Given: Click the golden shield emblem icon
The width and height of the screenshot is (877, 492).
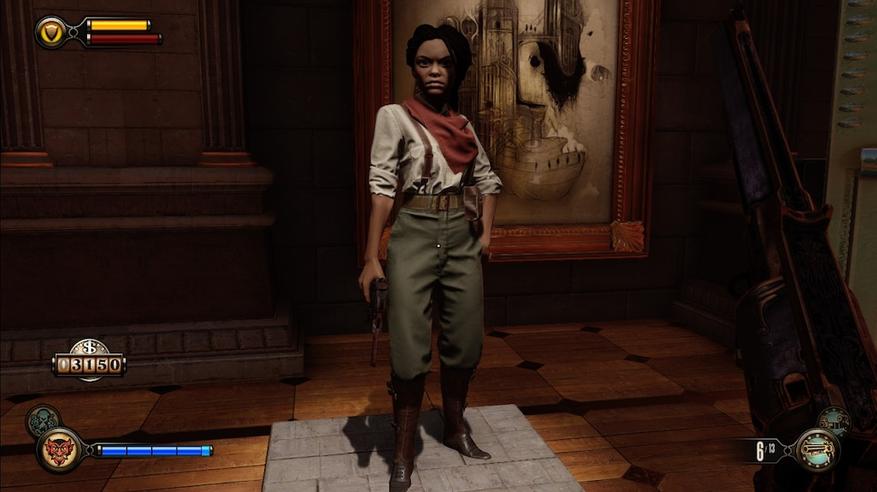Looking at the screenshot, I should pyautogui.click(x=52, y=32).
